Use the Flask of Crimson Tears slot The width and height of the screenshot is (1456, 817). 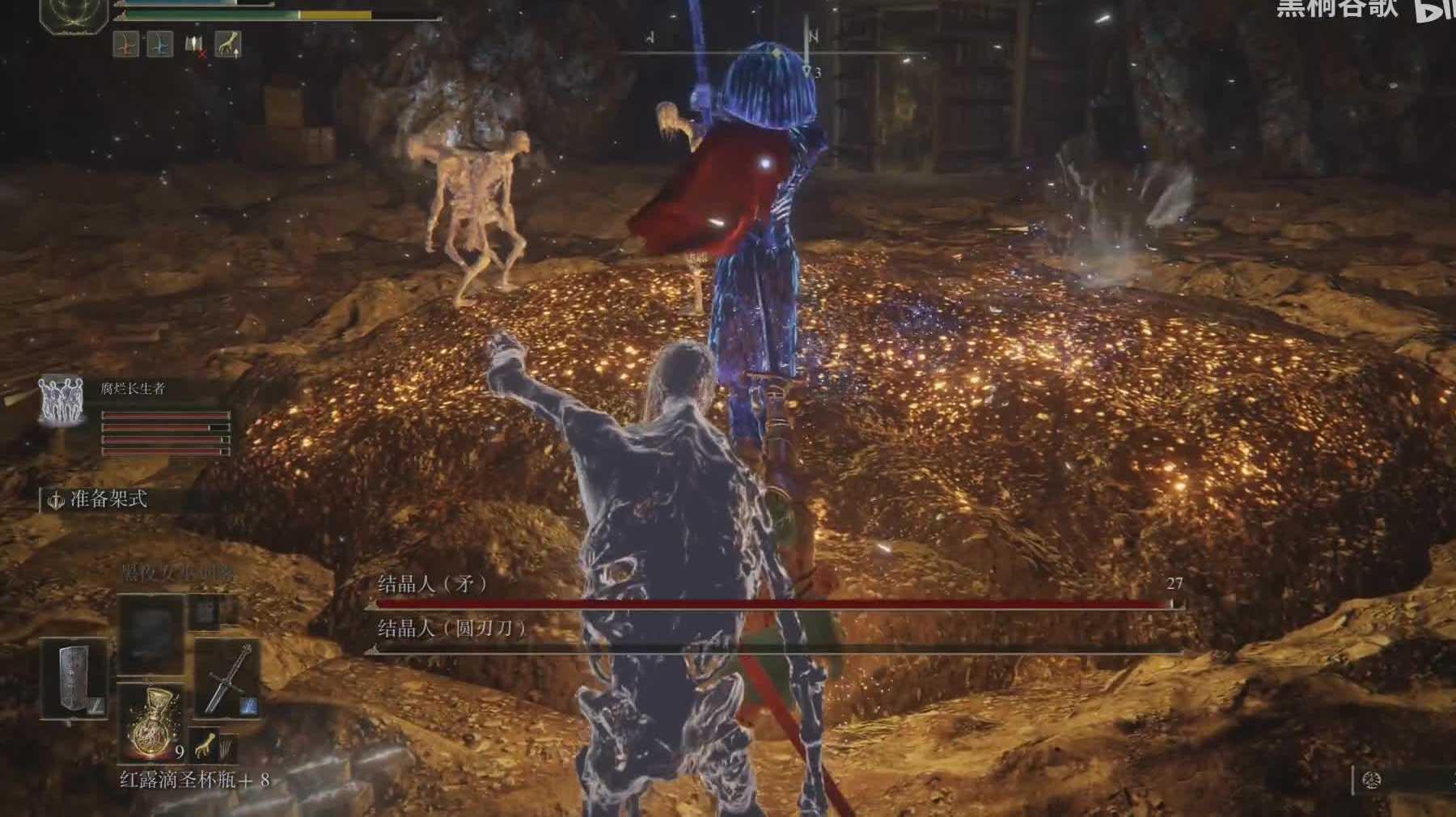click(x=150, y=722)
